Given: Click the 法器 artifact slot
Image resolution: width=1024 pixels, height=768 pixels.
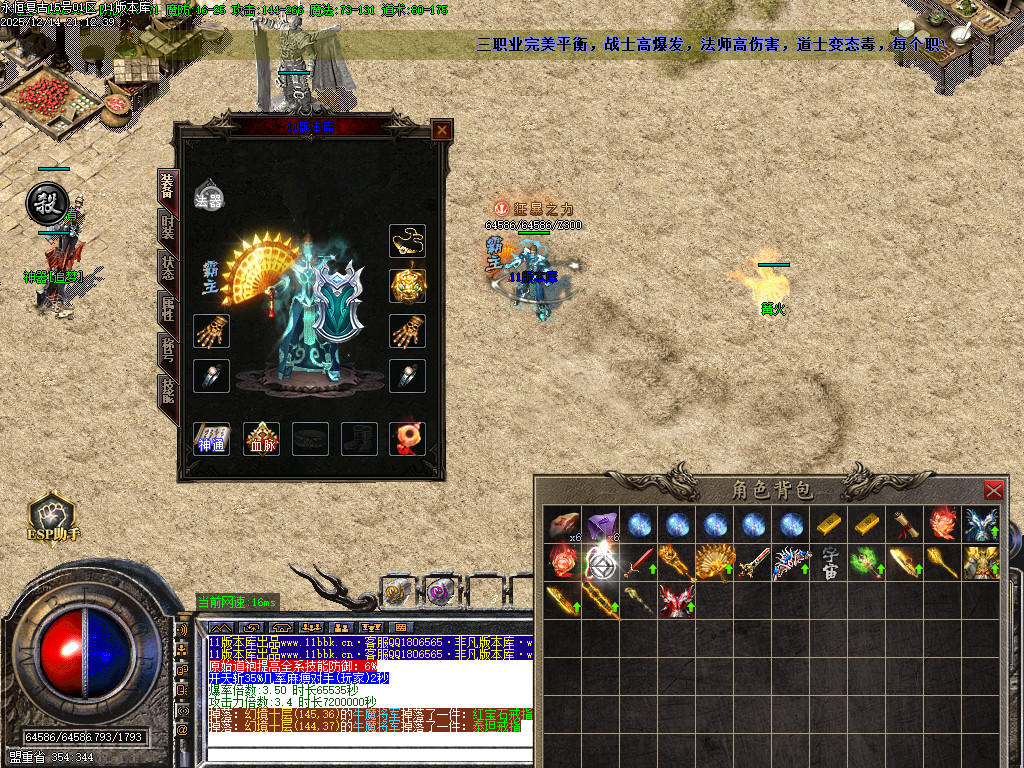Looking at the screenshot, I should tap(208, 196).
